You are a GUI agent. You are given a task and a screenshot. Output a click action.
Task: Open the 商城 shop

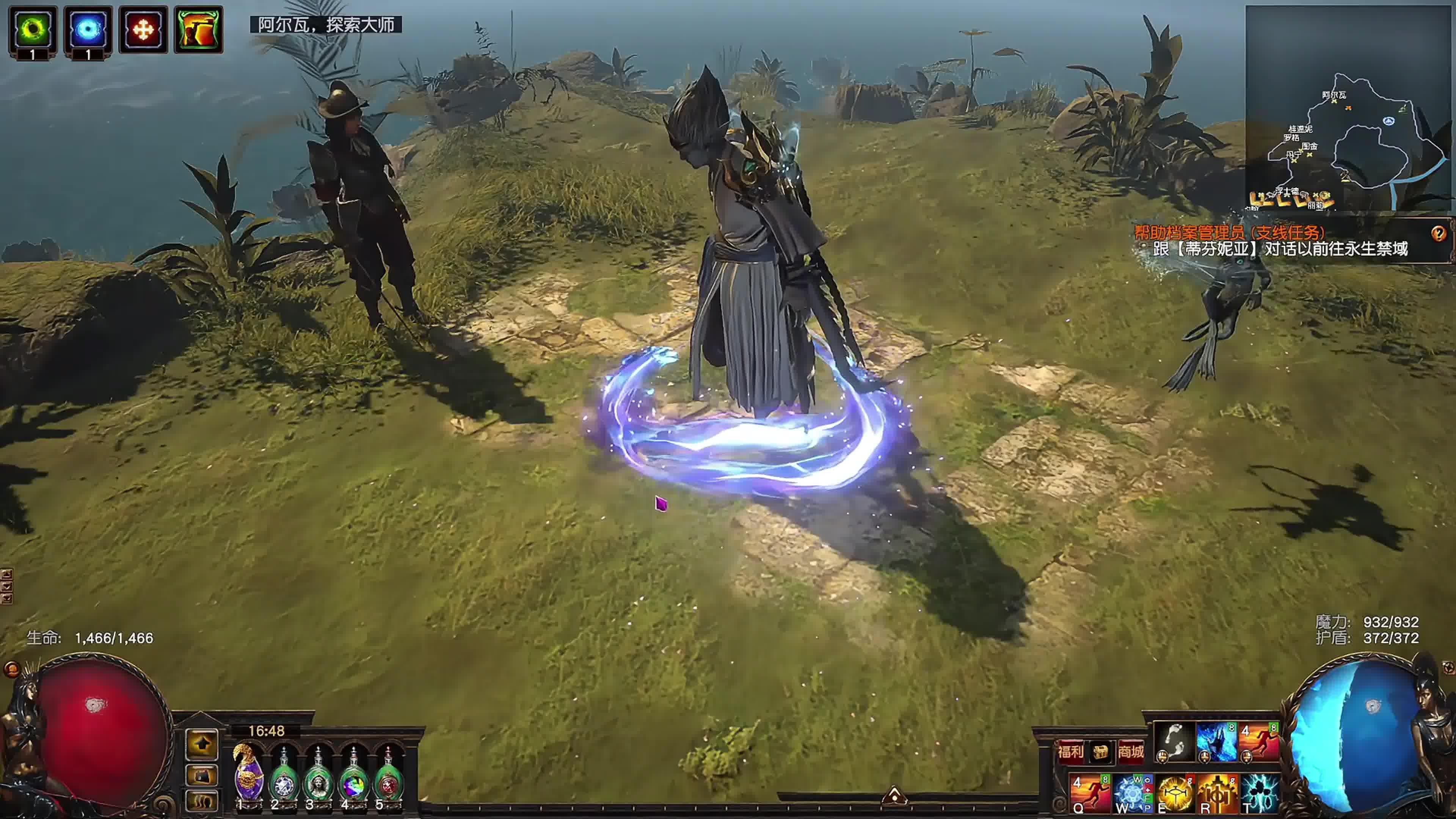pos(1130,751)
